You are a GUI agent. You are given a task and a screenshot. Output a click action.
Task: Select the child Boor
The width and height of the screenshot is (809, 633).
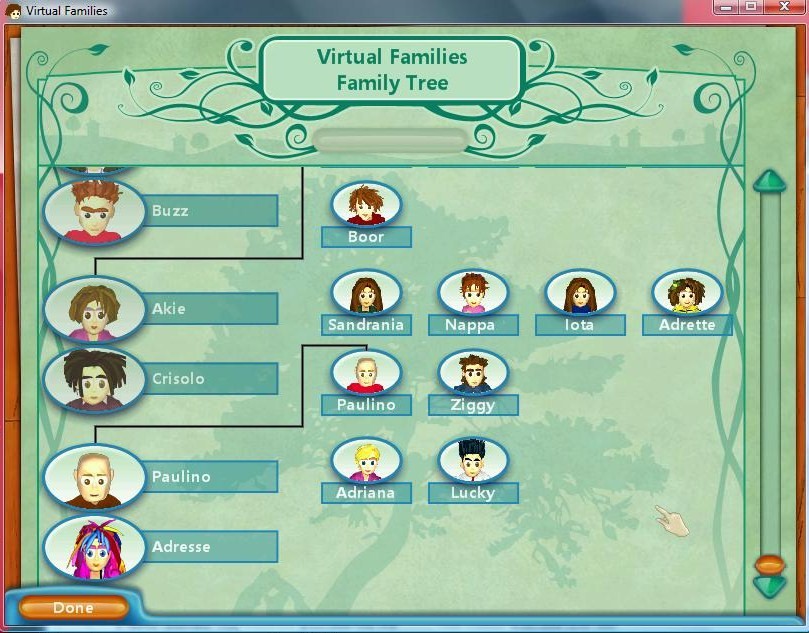(x=366, y=205)
